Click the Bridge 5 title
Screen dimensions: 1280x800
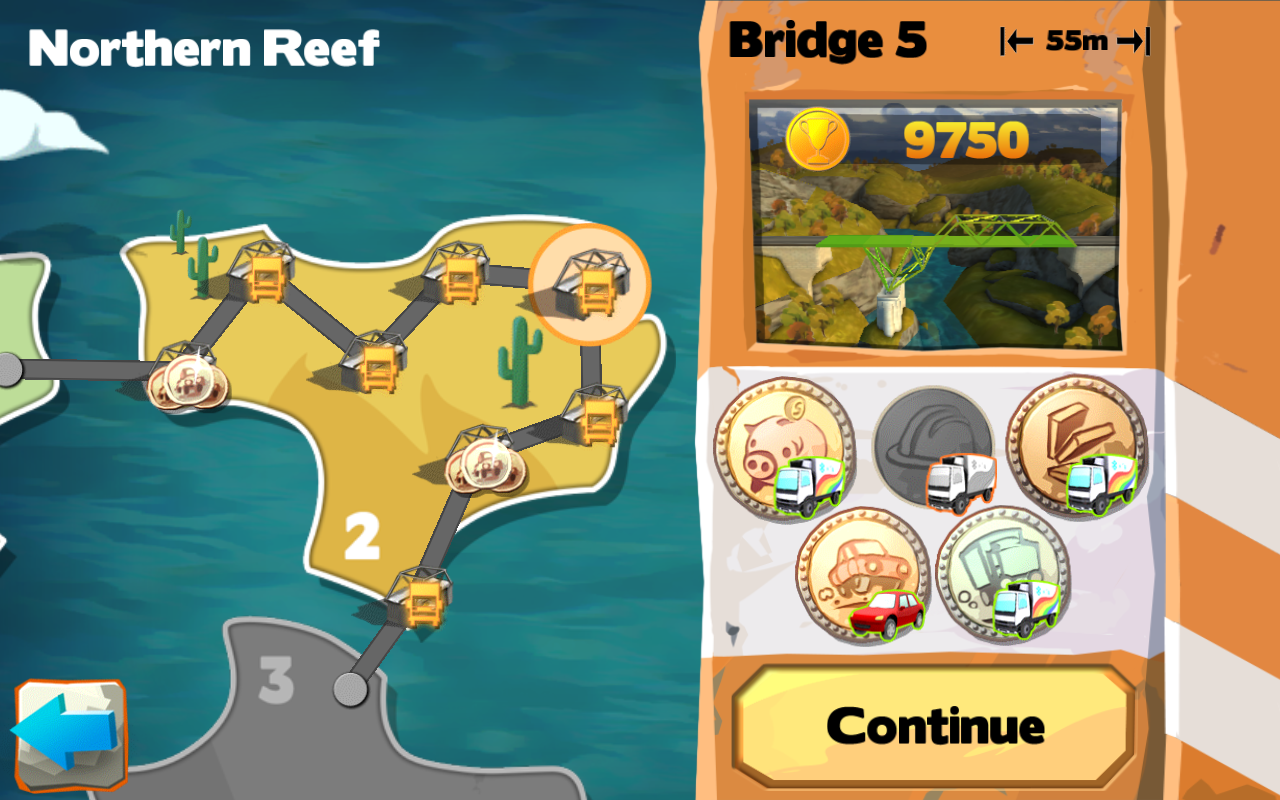(828, 42)
